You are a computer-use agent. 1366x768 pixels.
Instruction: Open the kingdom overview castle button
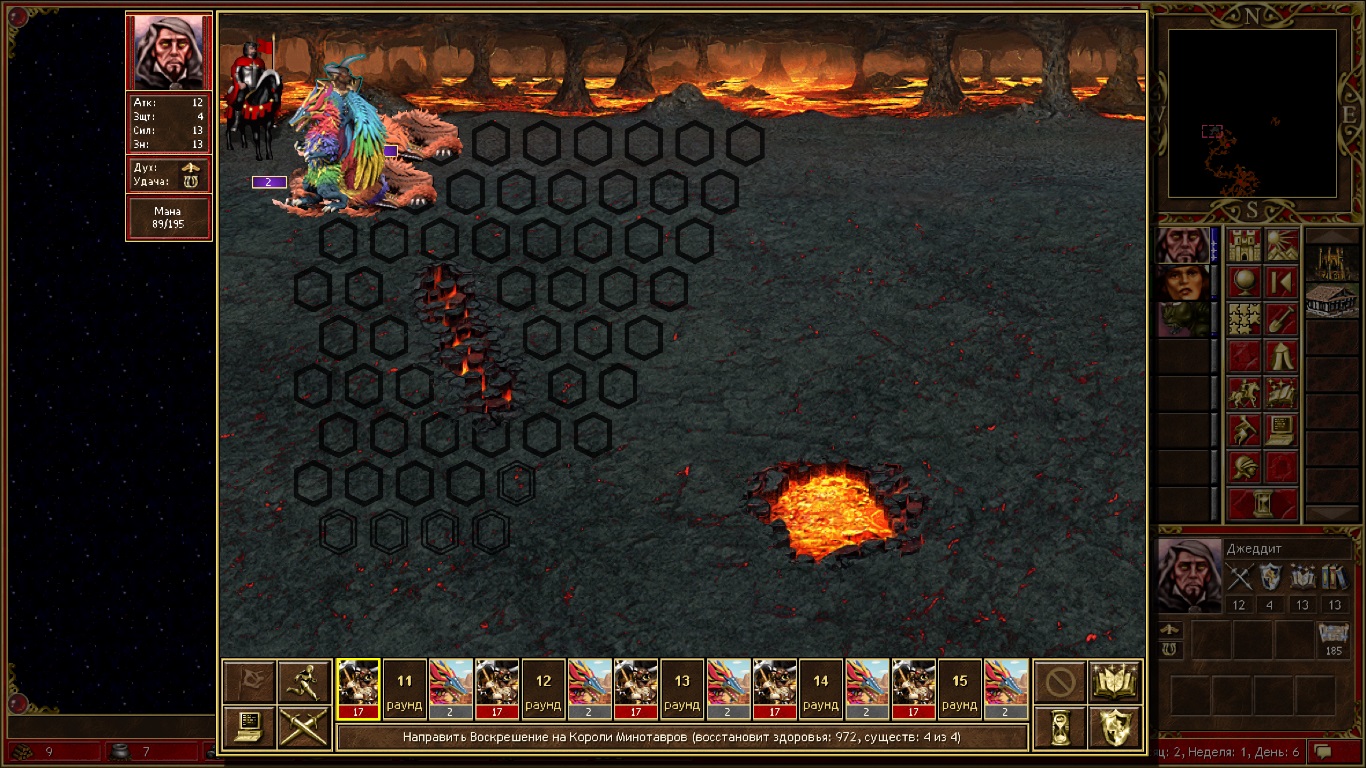click(x=1245, y=245)
